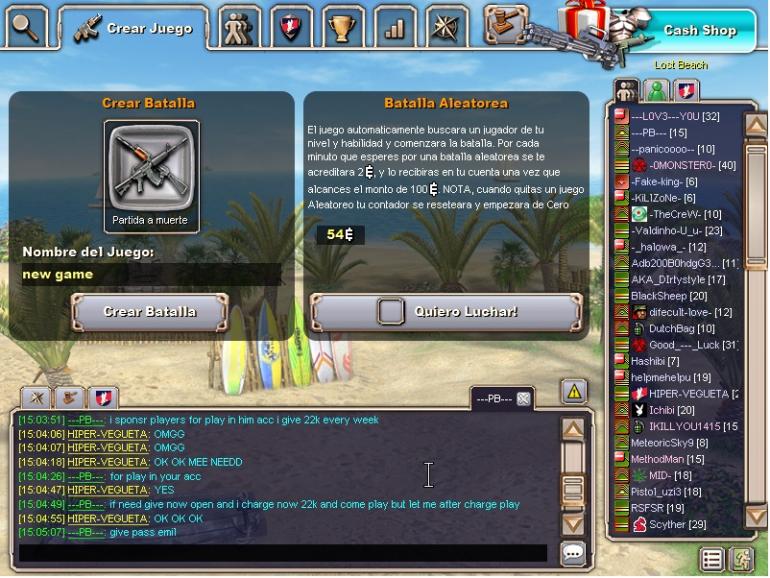The height and width of the screenshot is (578, 770).
Task: Close the ---PB--- chat tab
Action: 523,398
